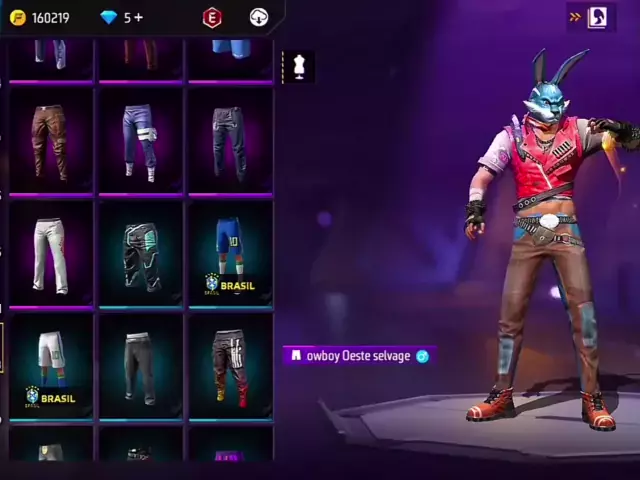Screen dimensions: 640x480
Task: Select the white Brasil shorts
Action: pyautogui.click(x=49, y=365)
